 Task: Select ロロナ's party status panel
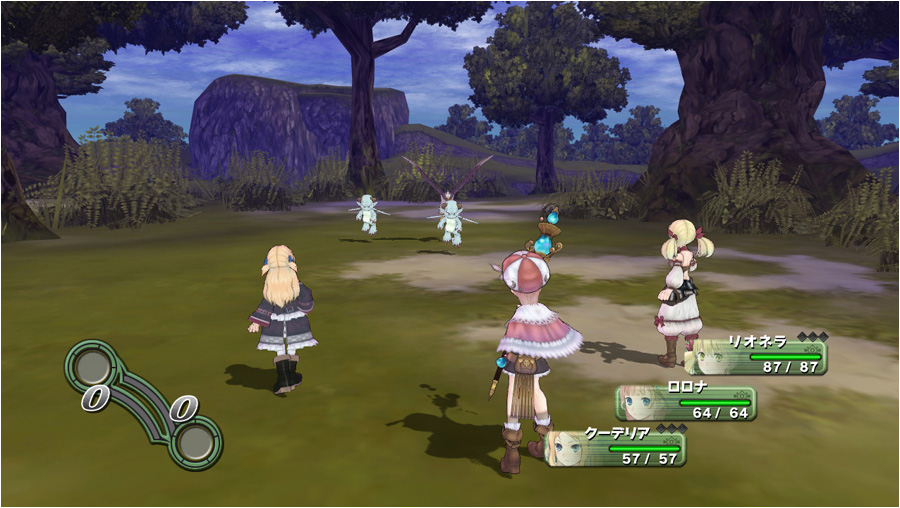686,403
